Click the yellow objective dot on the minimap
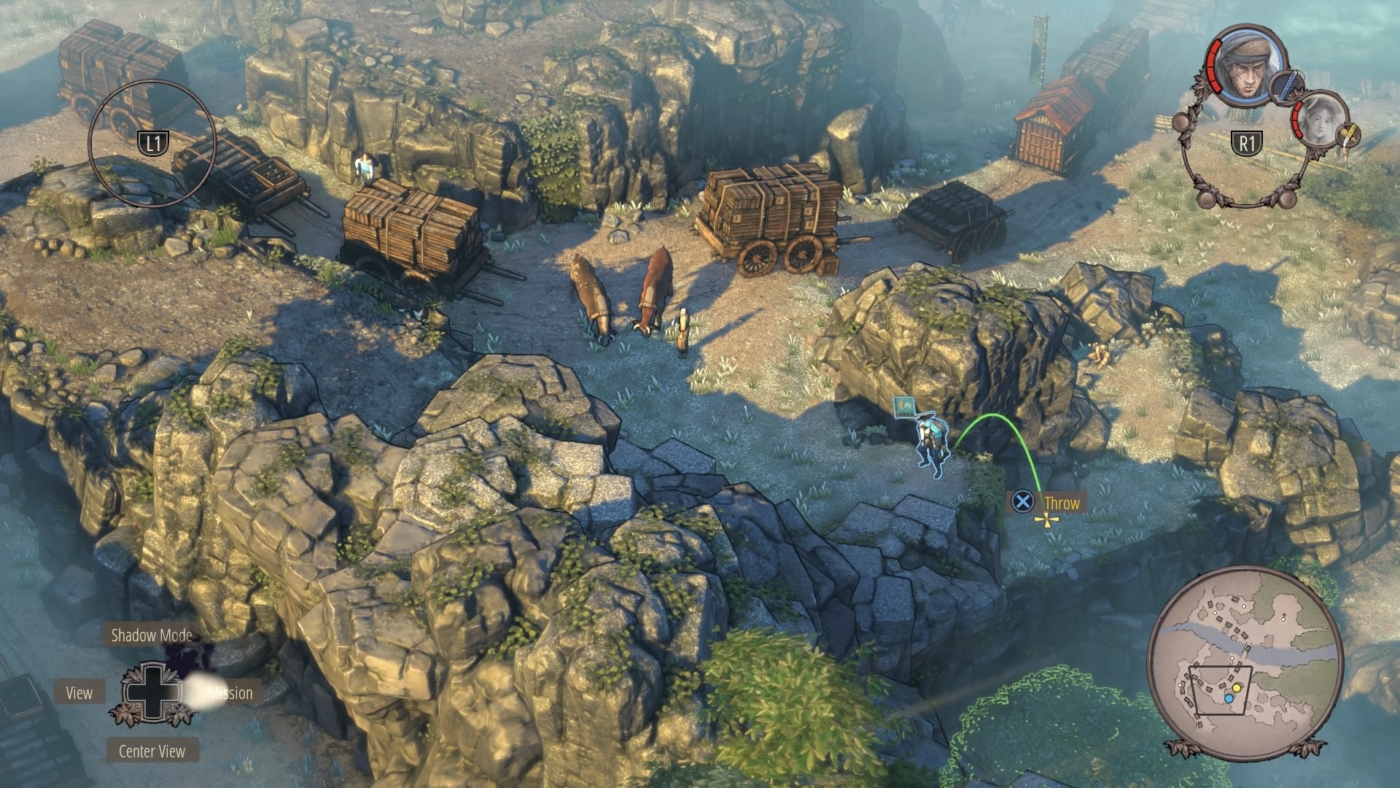 tap(1236, 688)
